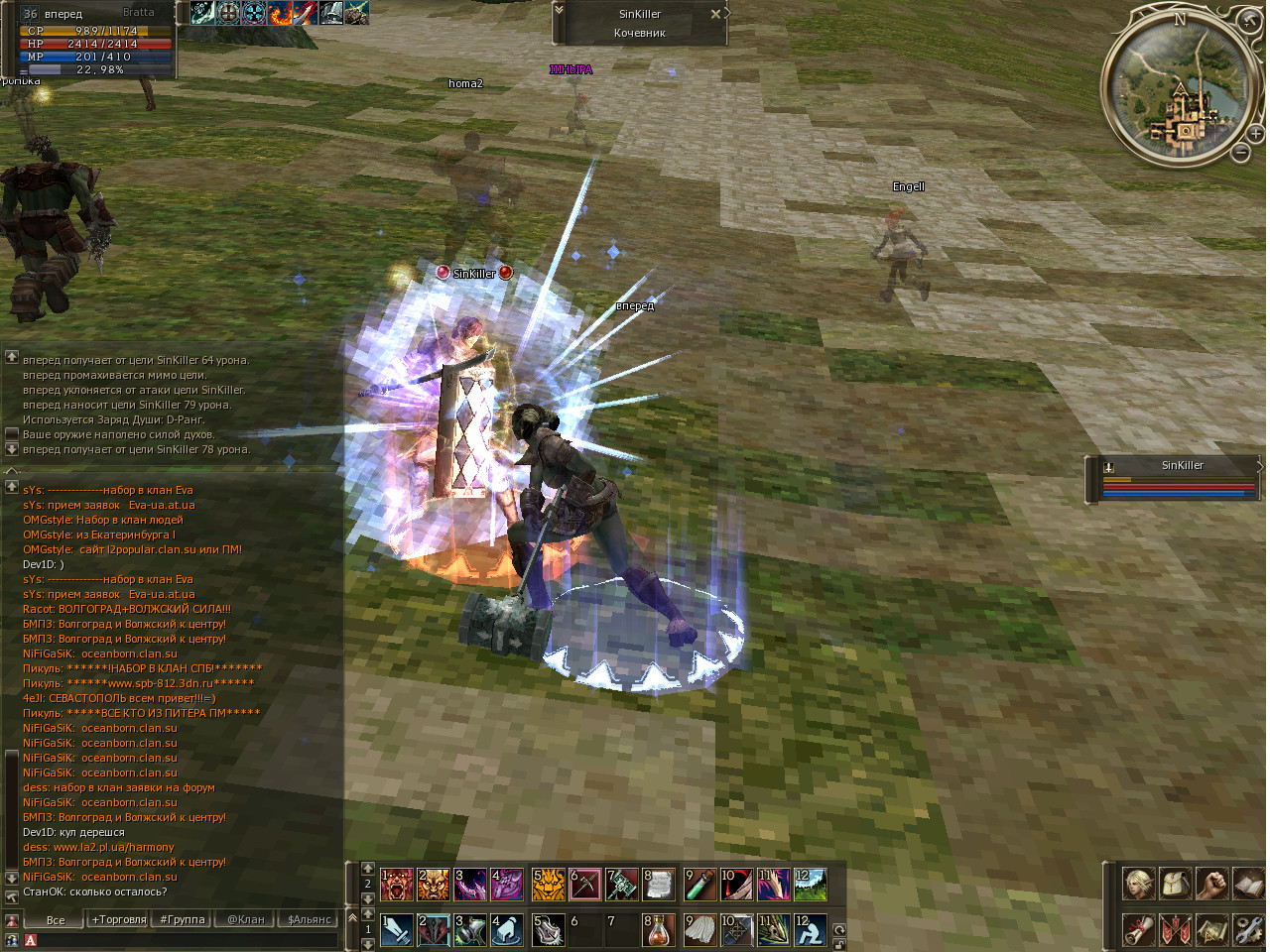
Task: Open the clan banners icon
Action: click(1175, 929)
